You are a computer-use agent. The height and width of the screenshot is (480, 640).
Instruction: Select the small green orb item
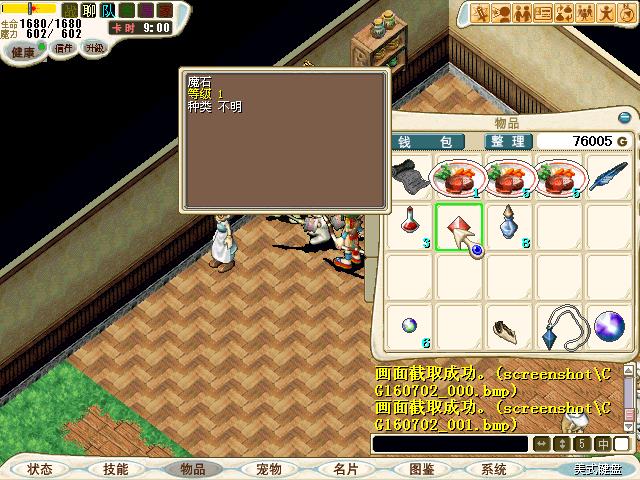(x=408, y=325)
